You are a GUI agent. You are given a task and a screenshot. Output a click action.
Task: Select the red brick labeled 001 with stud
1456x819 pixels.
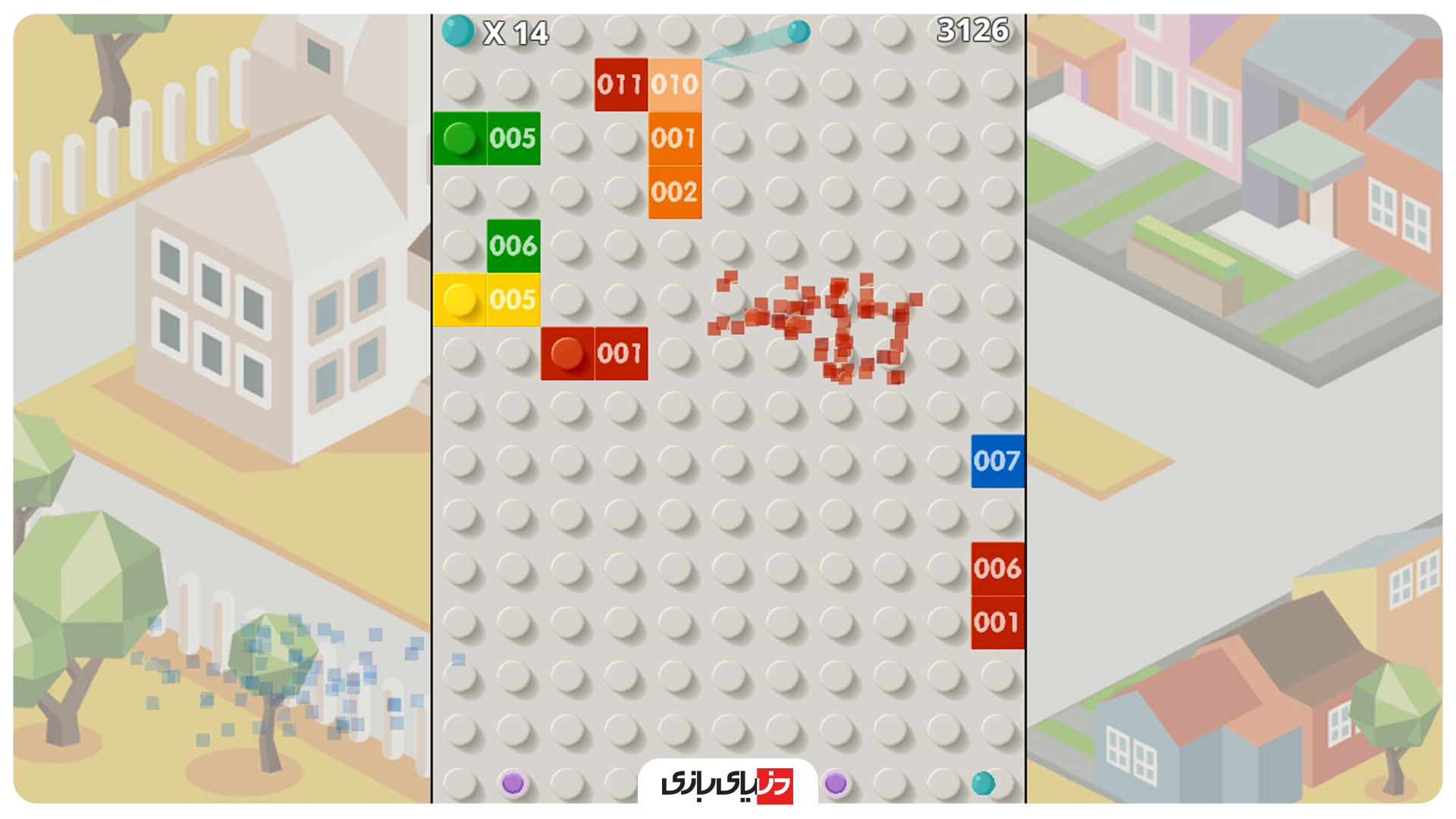point(595,353)
